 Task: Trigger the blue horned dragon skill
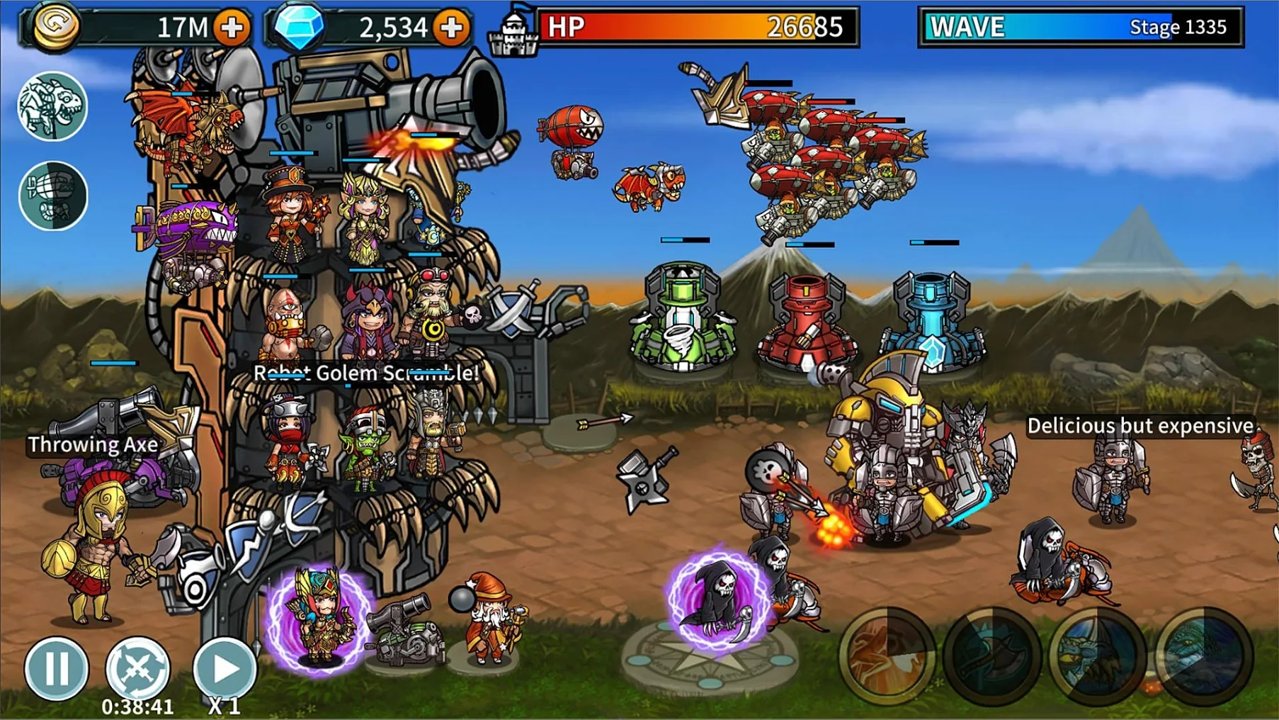[1097, 656]
